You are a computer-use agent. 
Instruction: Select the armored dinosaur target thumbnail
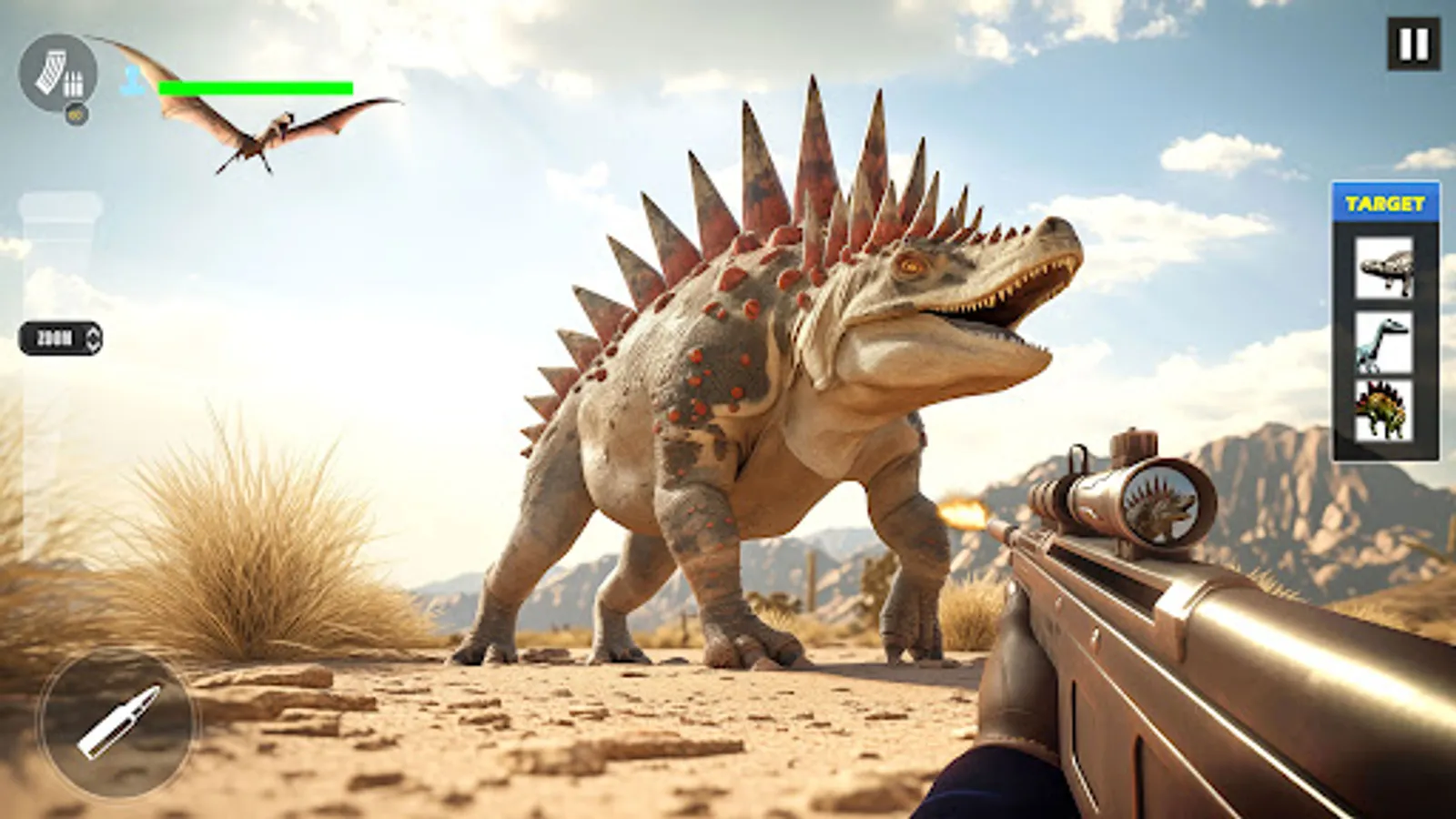(1384, 268)
